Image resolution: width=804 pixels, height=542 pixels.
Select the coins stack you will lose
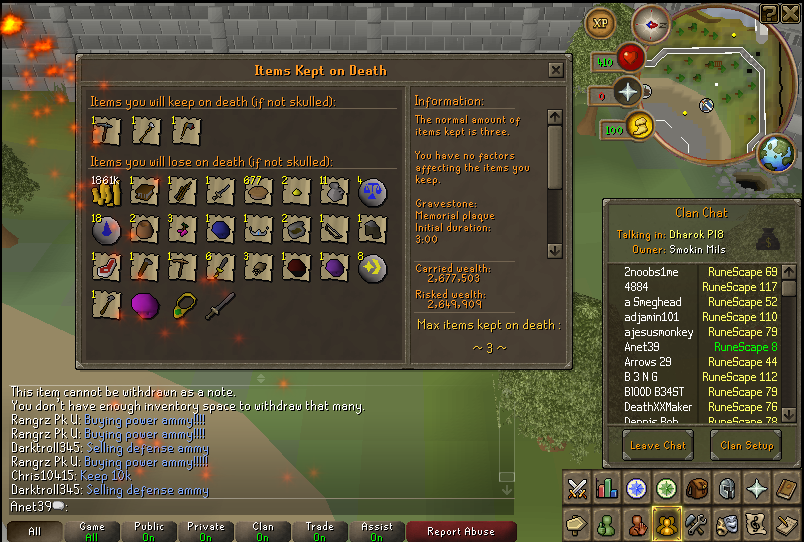coord(106,192)
